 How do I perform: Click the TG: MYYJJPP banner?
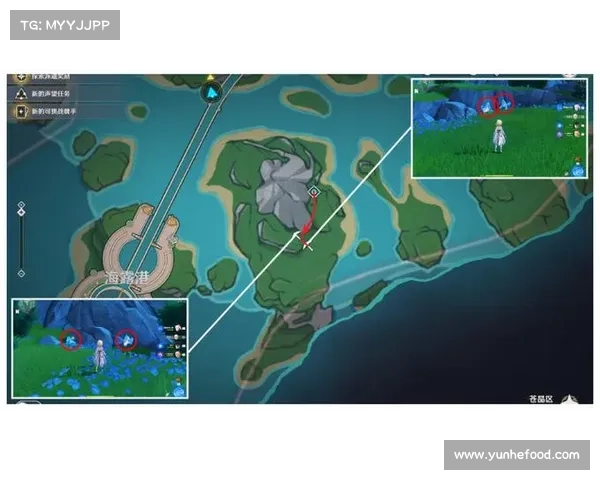point(64,24)
